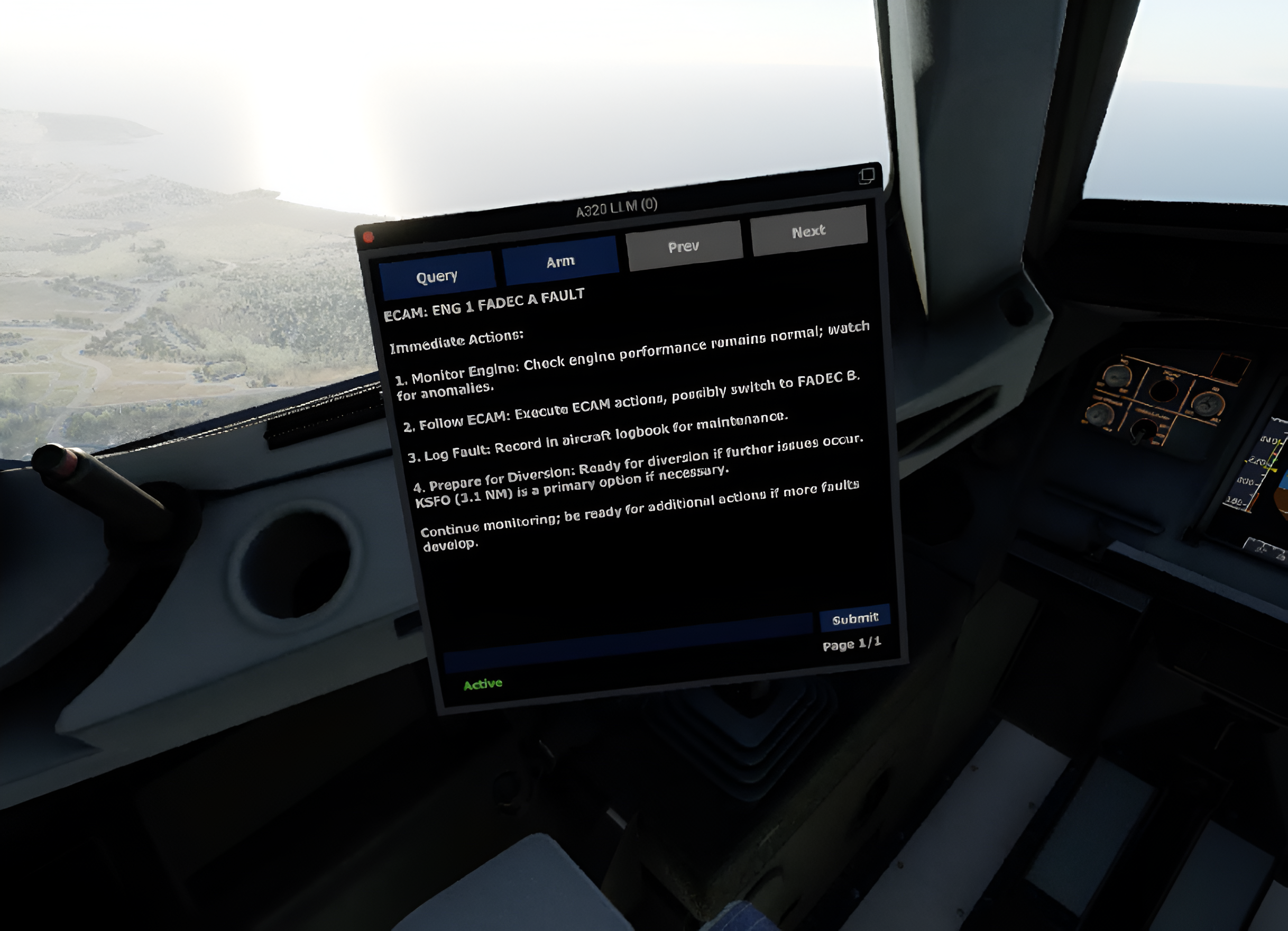The width and height of the screenshot is (1288, 931).
Task: Click the Query button
Action: tap(437, 277)
